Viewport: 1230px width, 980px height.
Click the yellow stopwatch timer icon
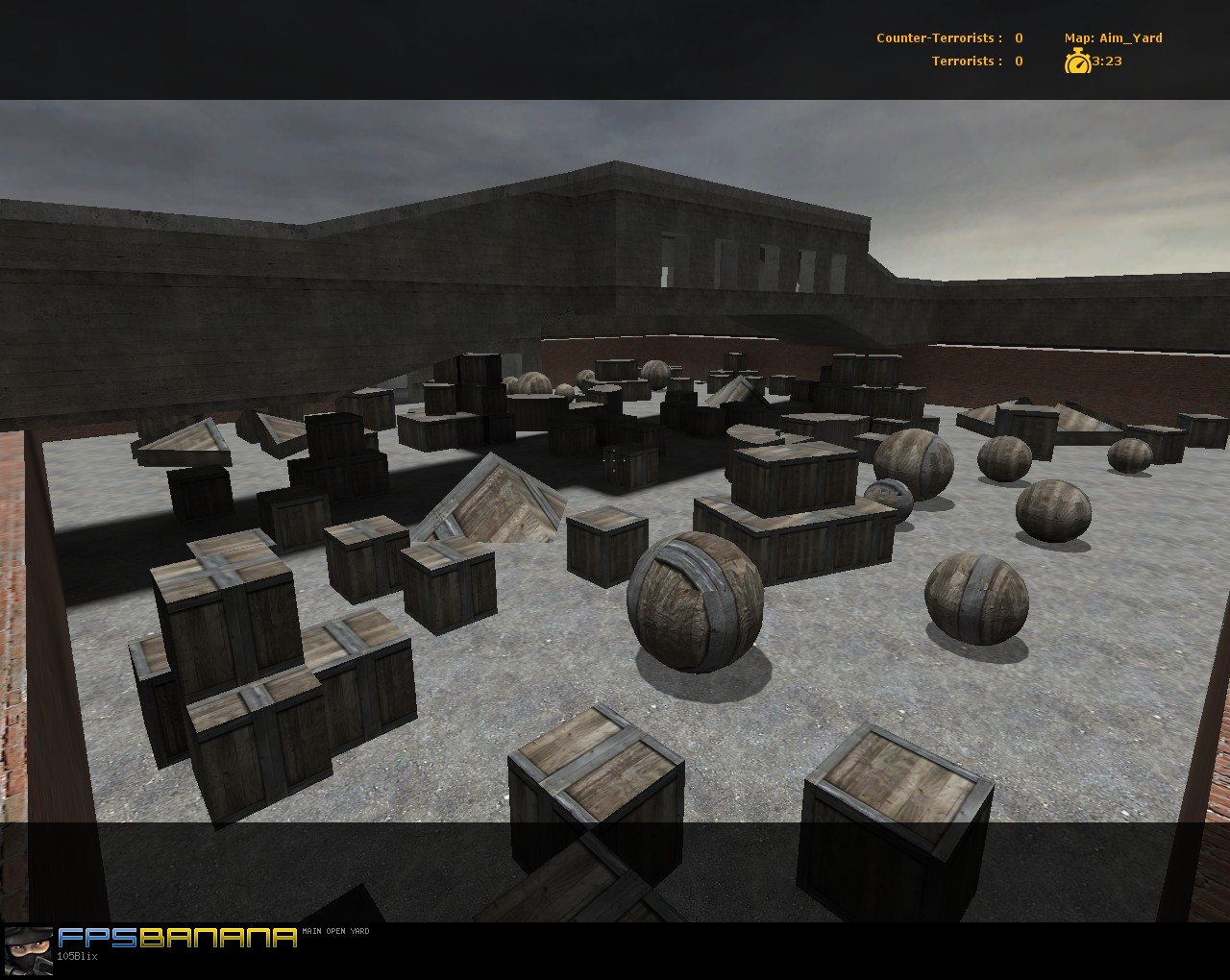[1078, 61]
